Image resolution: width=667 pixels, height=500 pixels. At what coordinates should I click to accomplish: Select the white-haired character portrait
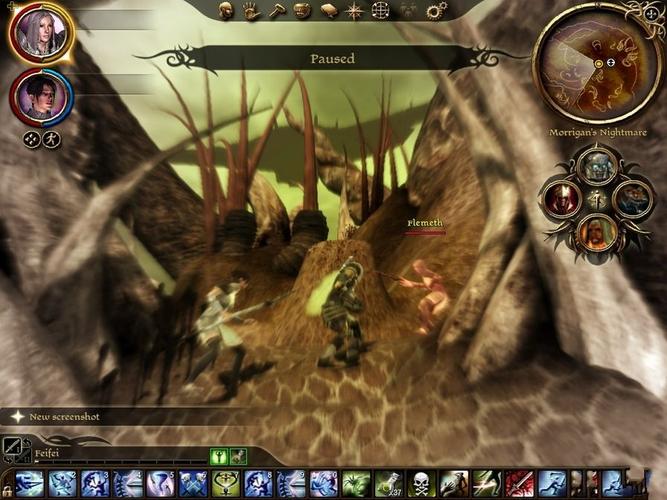[x=40, y=32]
